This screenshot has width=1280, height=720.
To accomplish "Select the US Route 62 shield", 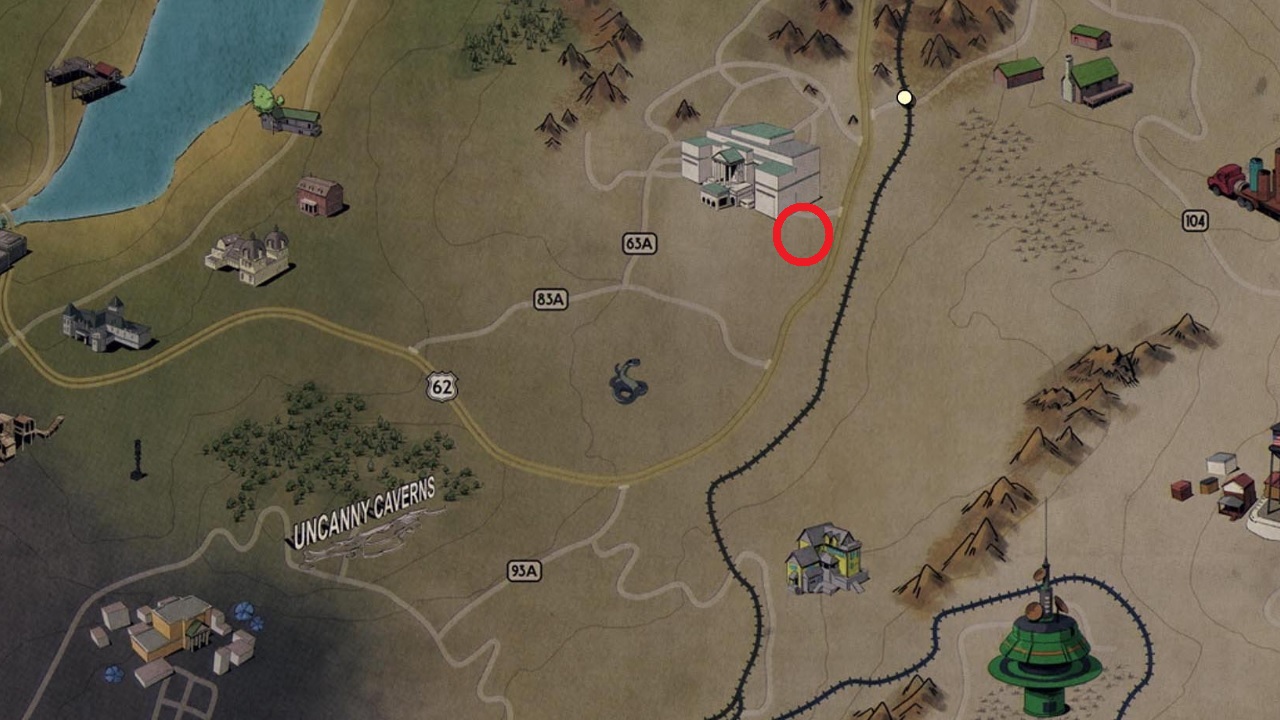I will click(x=440, y=386).
